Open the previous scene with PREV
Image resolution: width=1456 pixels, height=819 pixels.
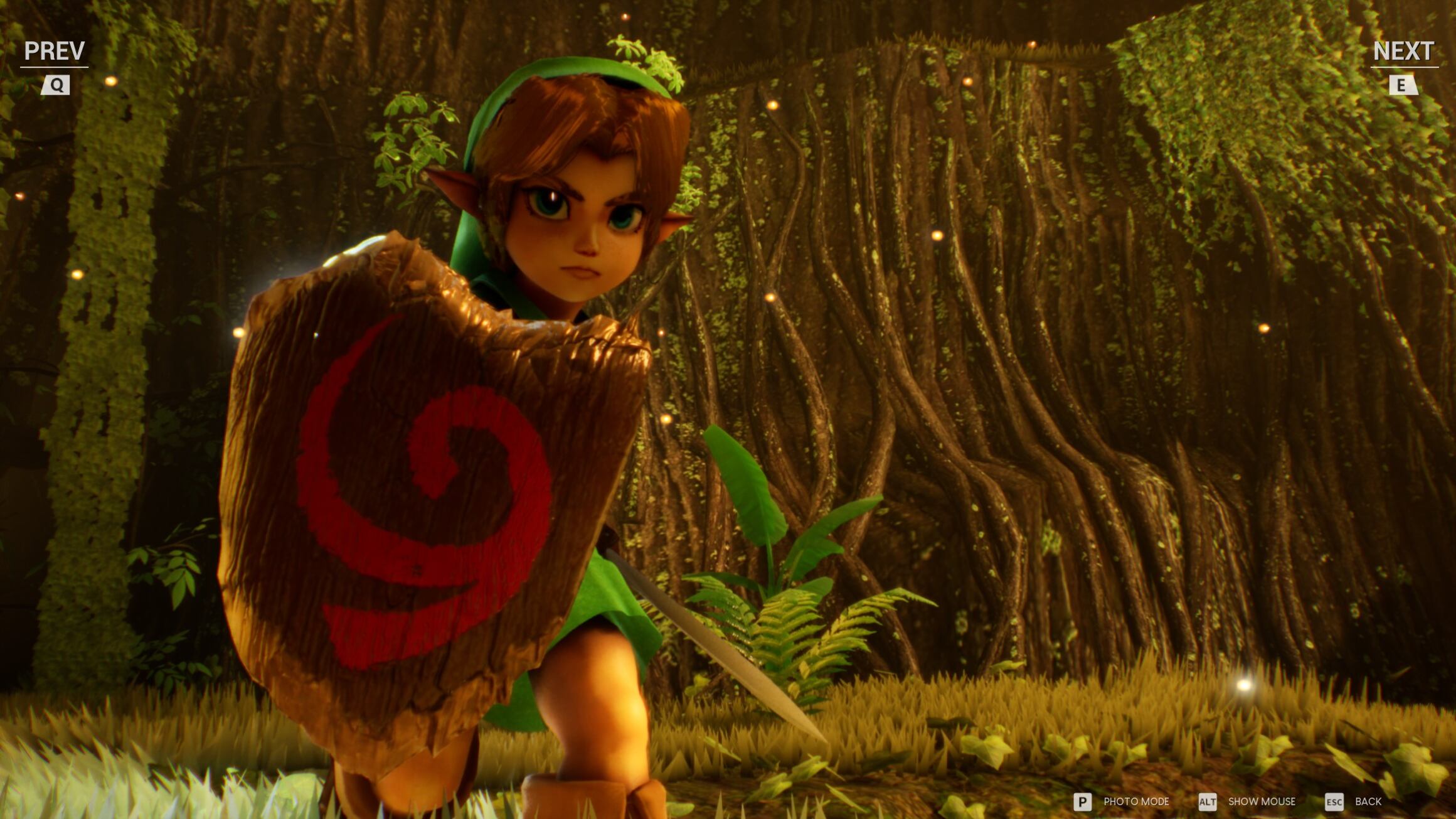click(55, 49)
